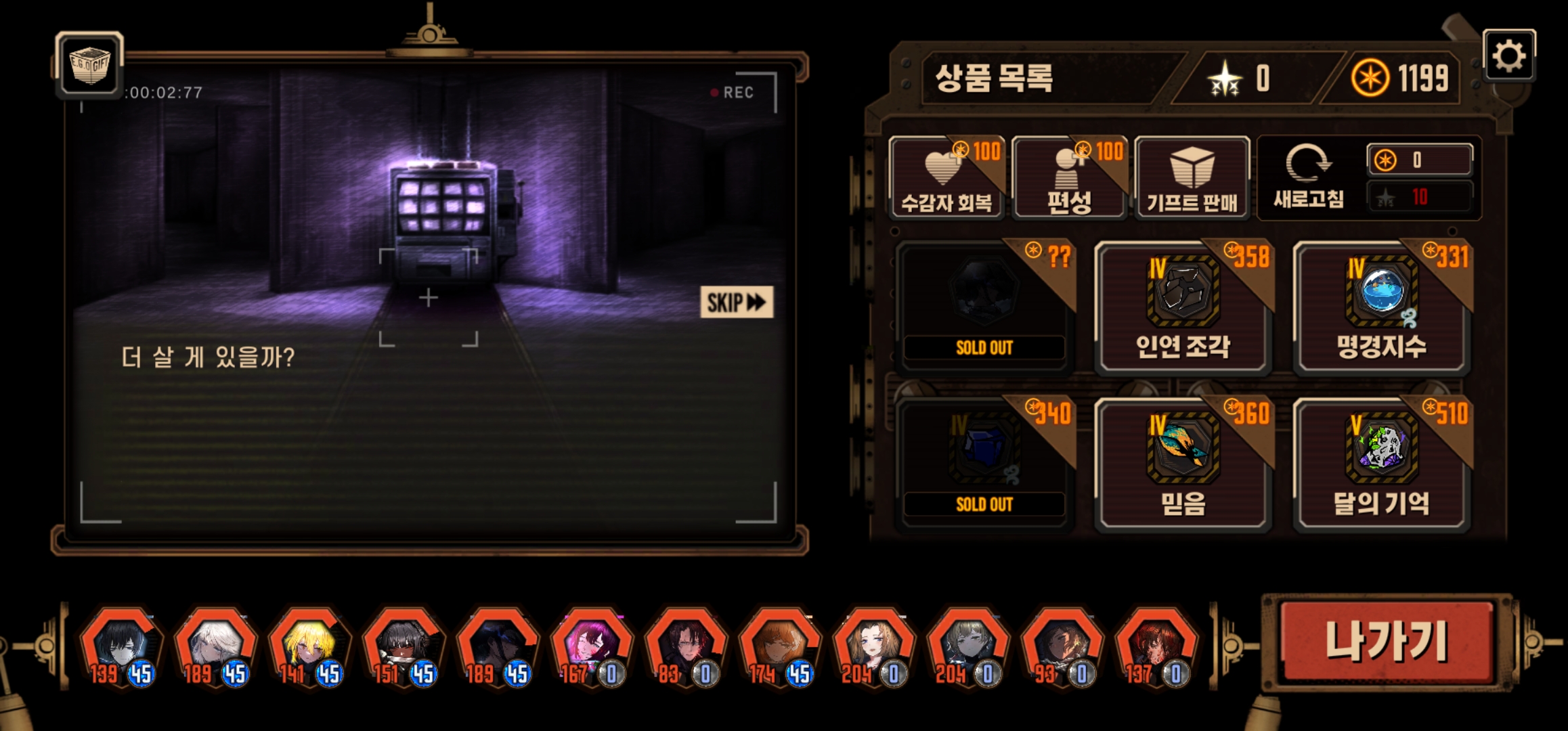Leave the shop with 나가기

(1387, 642)
